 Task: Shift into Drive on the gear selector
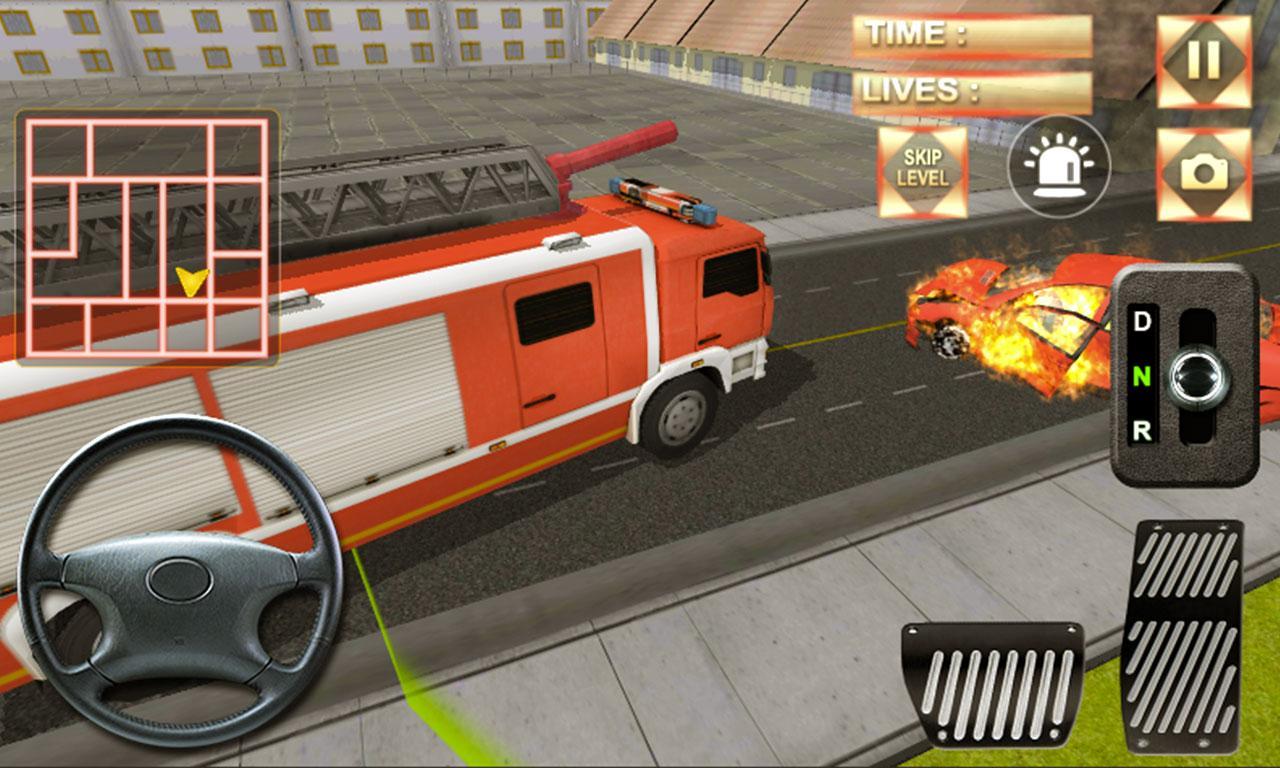1143,323
